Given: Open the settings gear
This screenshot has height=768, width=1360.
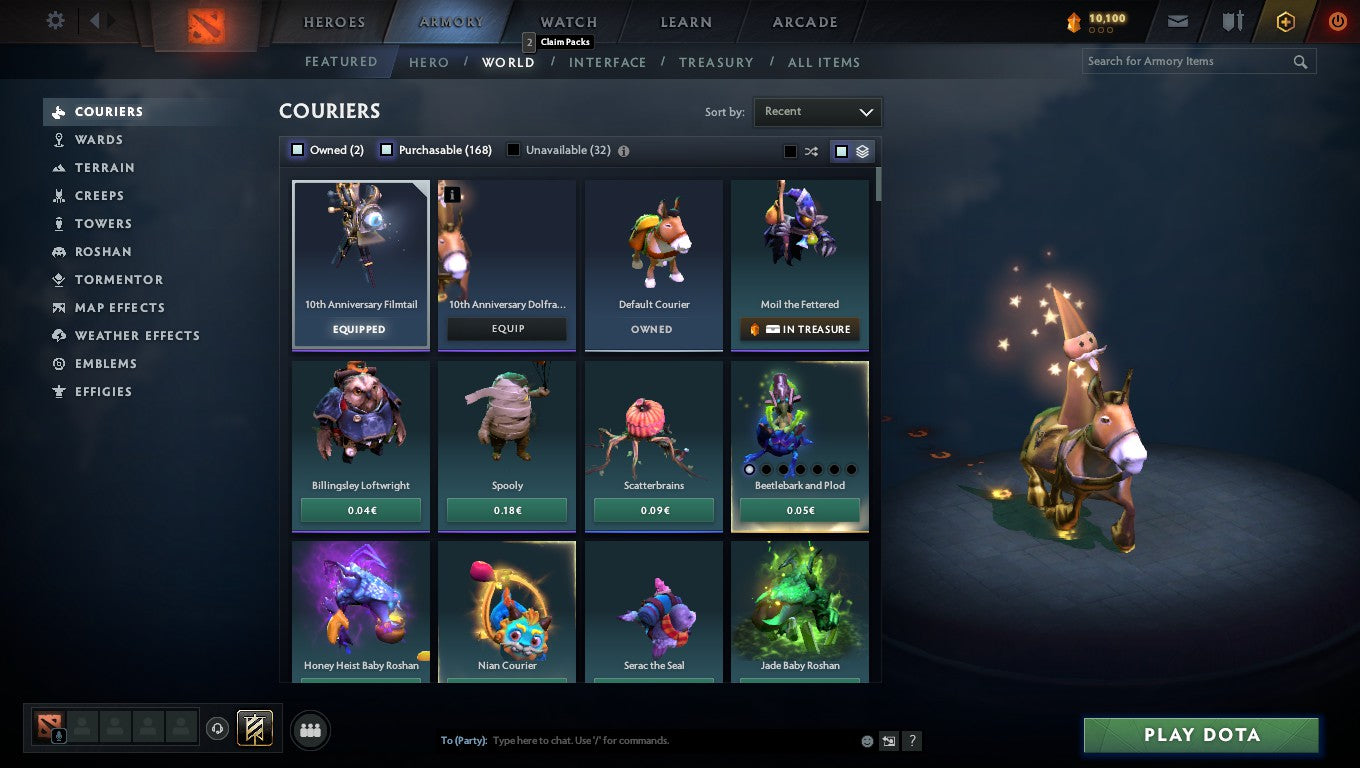Looking at the screenshot, I should pos(55,19).
